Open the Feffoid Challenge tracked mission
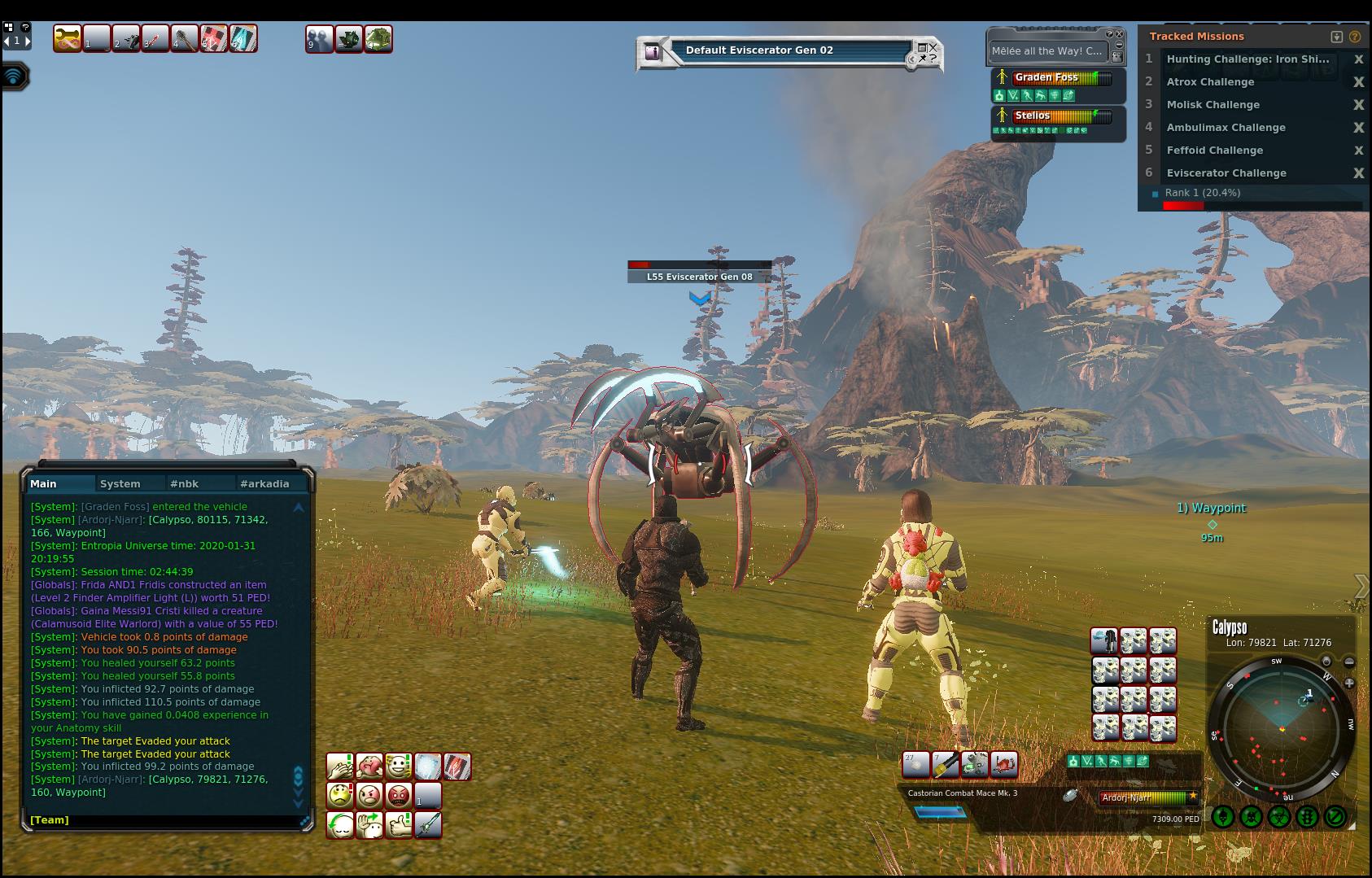This screenshot has height=878, width=1372. click(1214, 151)
